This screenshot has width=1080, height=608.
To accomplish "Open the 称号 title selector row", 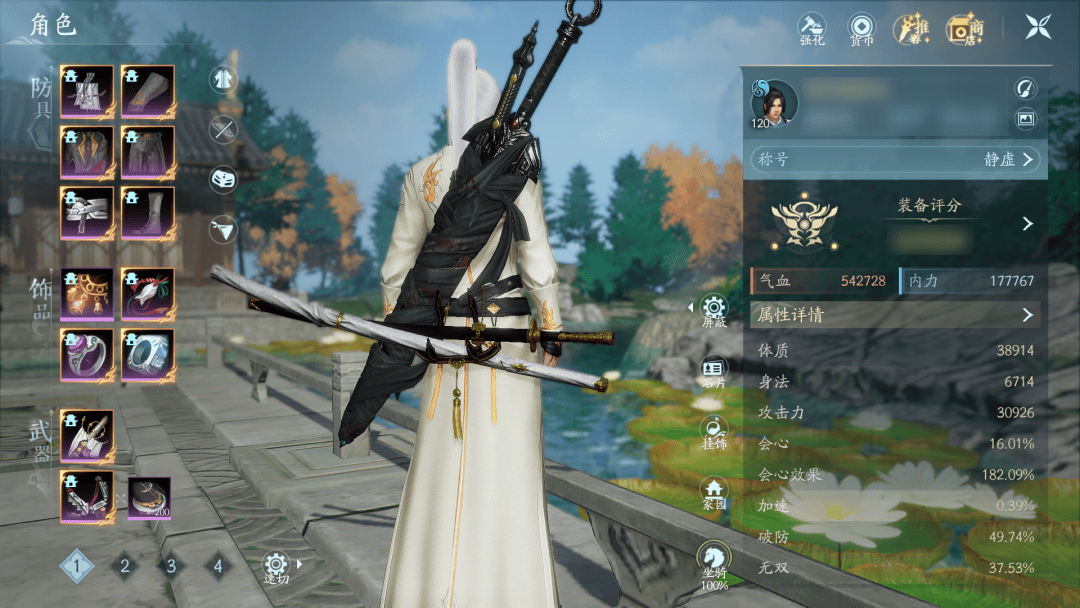I will [x=894, y=159].
